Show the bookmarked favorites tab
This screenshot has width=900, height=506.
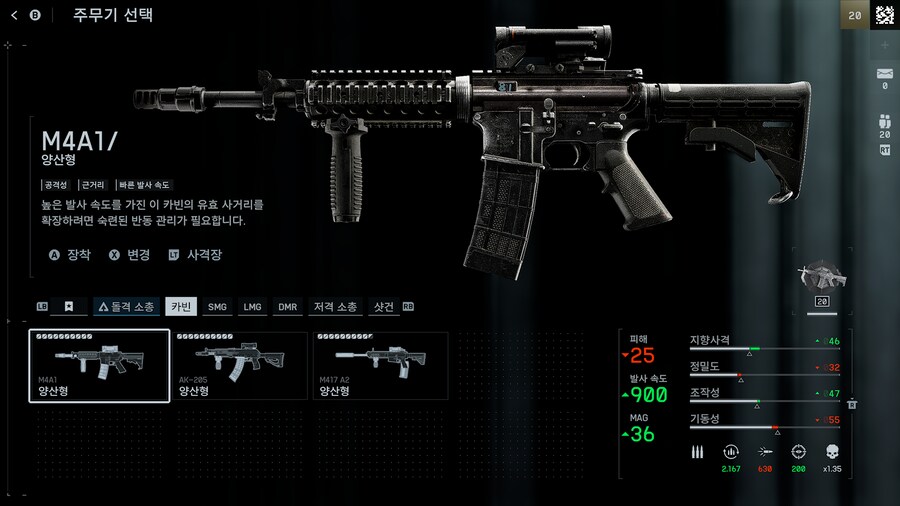[x=69, y=307]
